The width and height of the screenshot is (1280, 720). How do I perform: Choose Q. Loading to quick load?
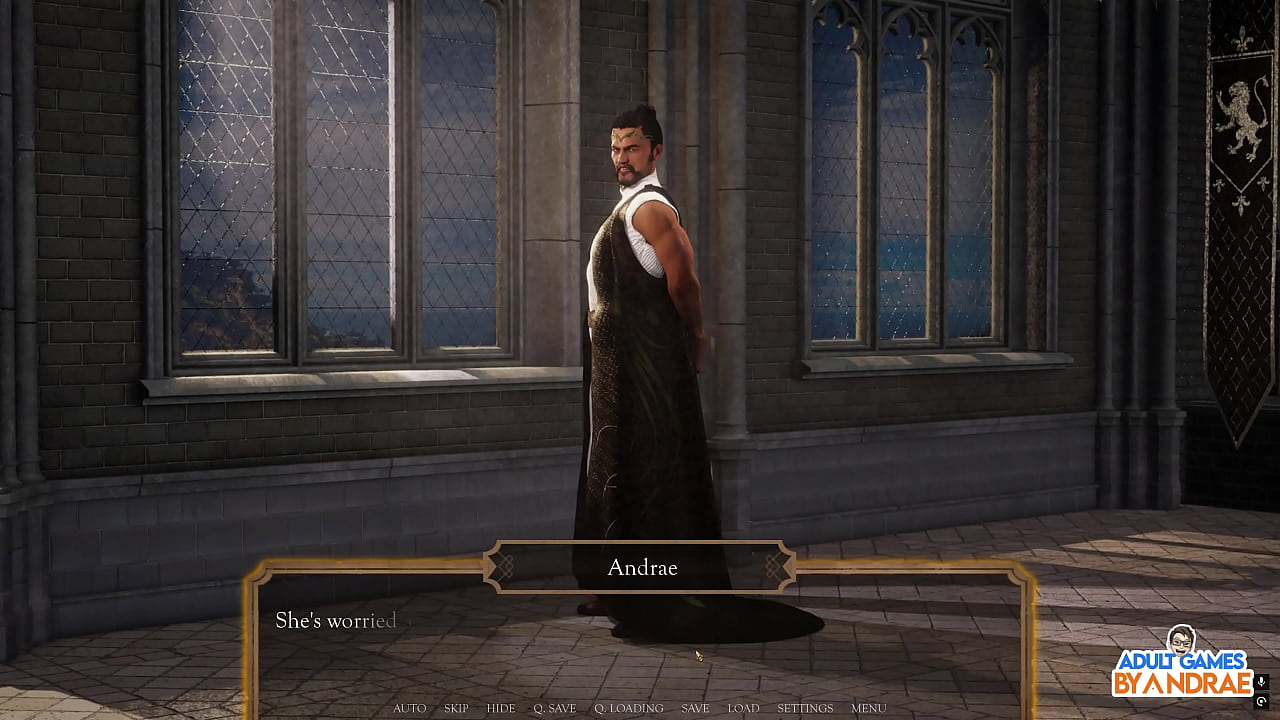coord(628,708)
